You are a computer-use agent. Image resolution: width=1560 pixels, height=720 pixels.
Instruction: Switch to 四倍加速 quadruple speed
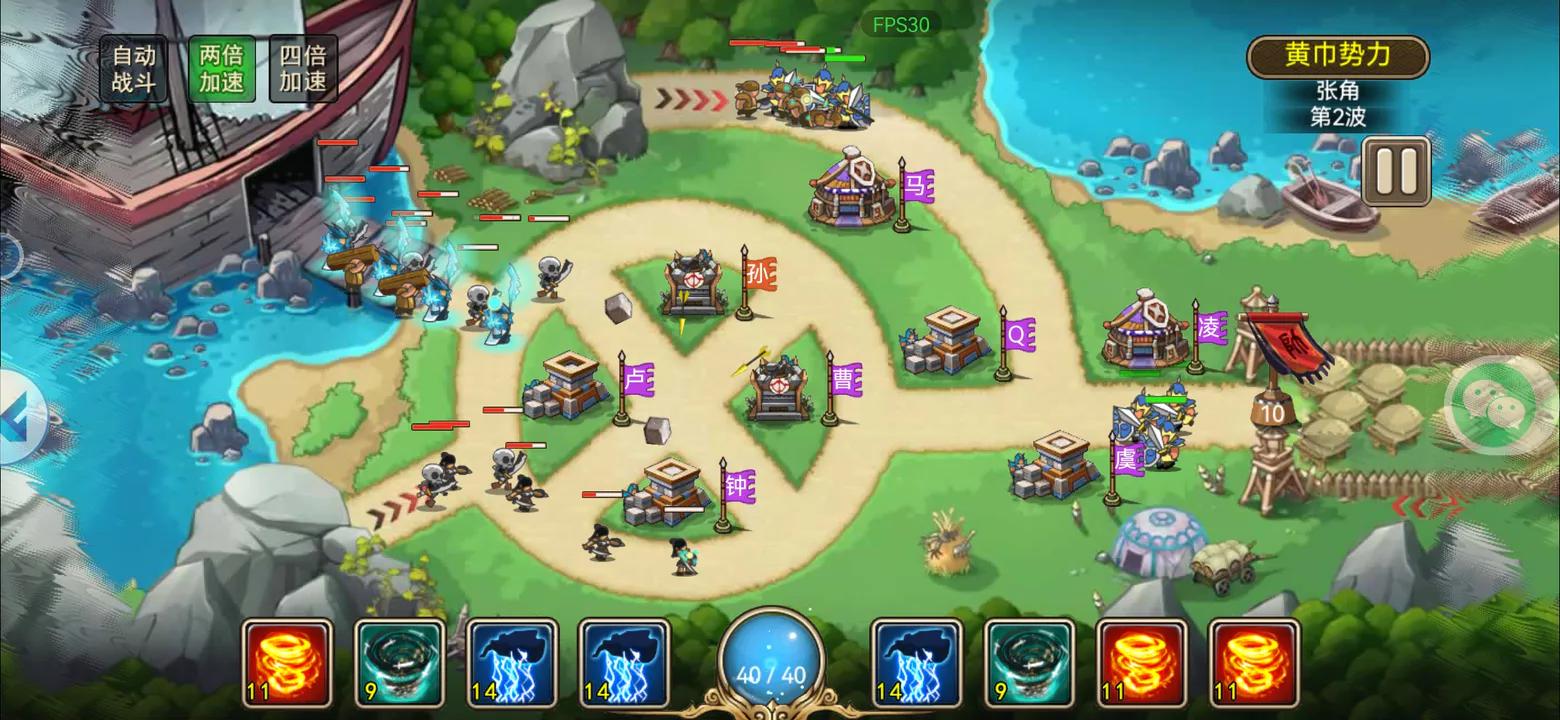click(302, 69)
